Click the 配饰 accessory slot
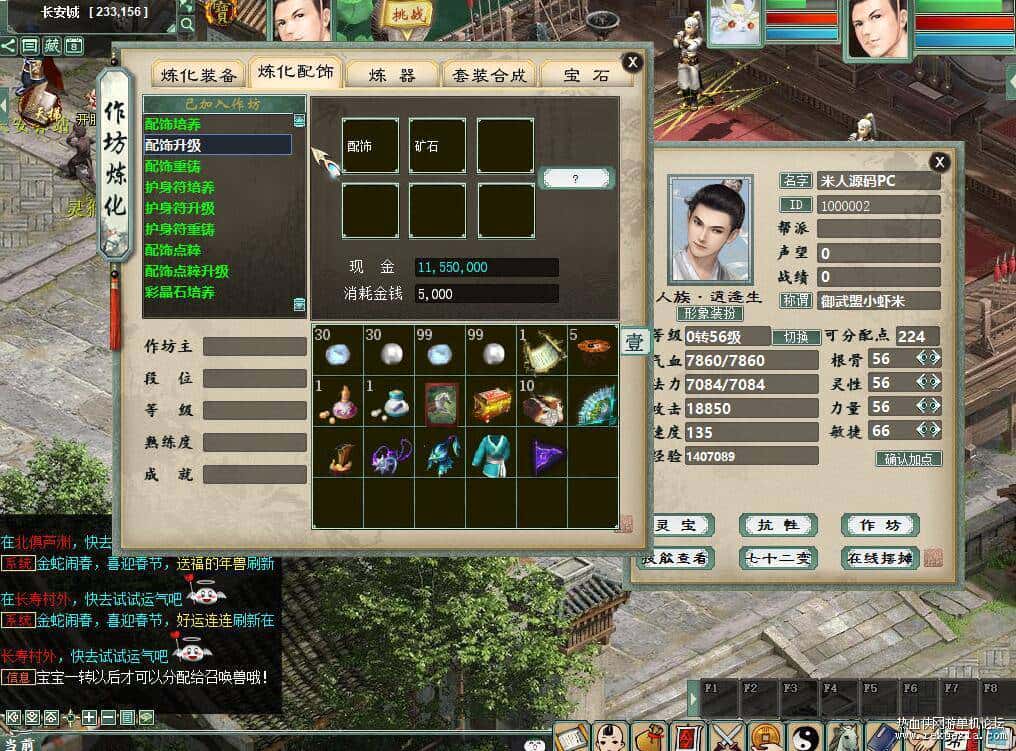Screen dimensions: 1016x751 point(370,146)
